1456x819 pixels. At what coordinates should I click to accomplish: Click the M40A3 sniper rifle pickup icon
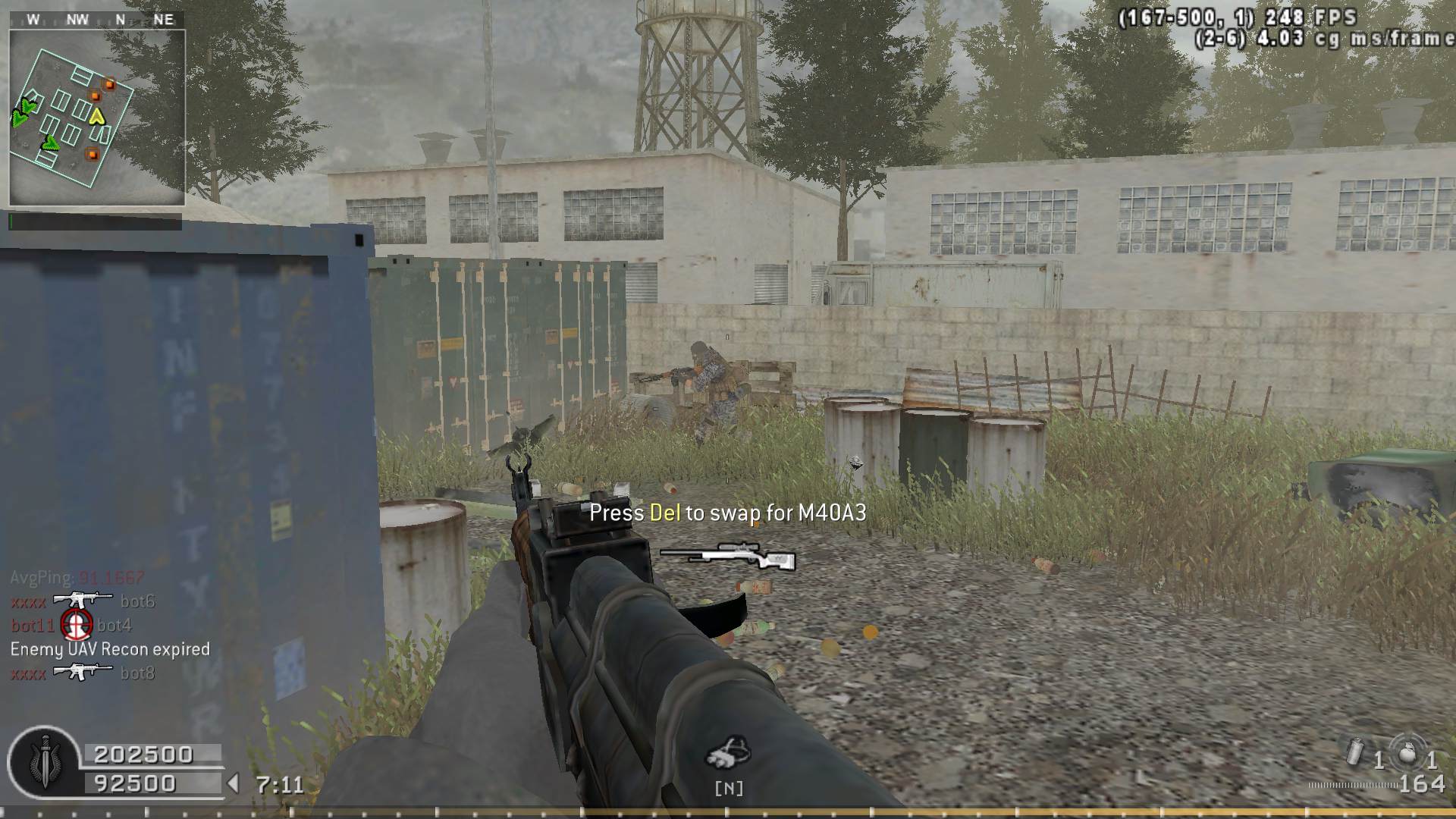(x=728, y=557)
